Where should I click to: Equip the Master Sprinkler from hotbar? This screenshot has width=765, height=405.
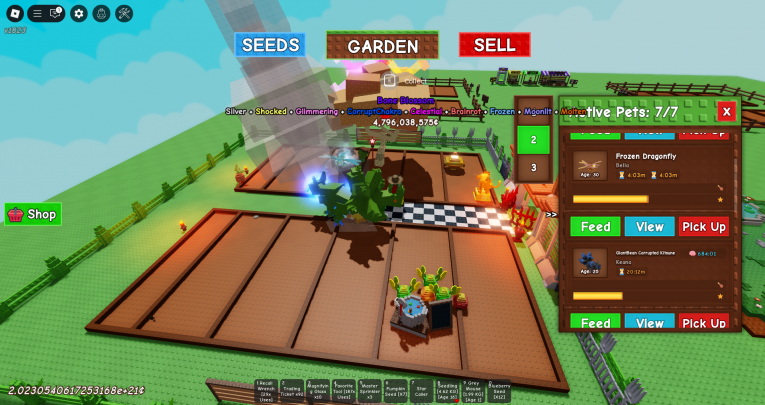coord(369,390)
